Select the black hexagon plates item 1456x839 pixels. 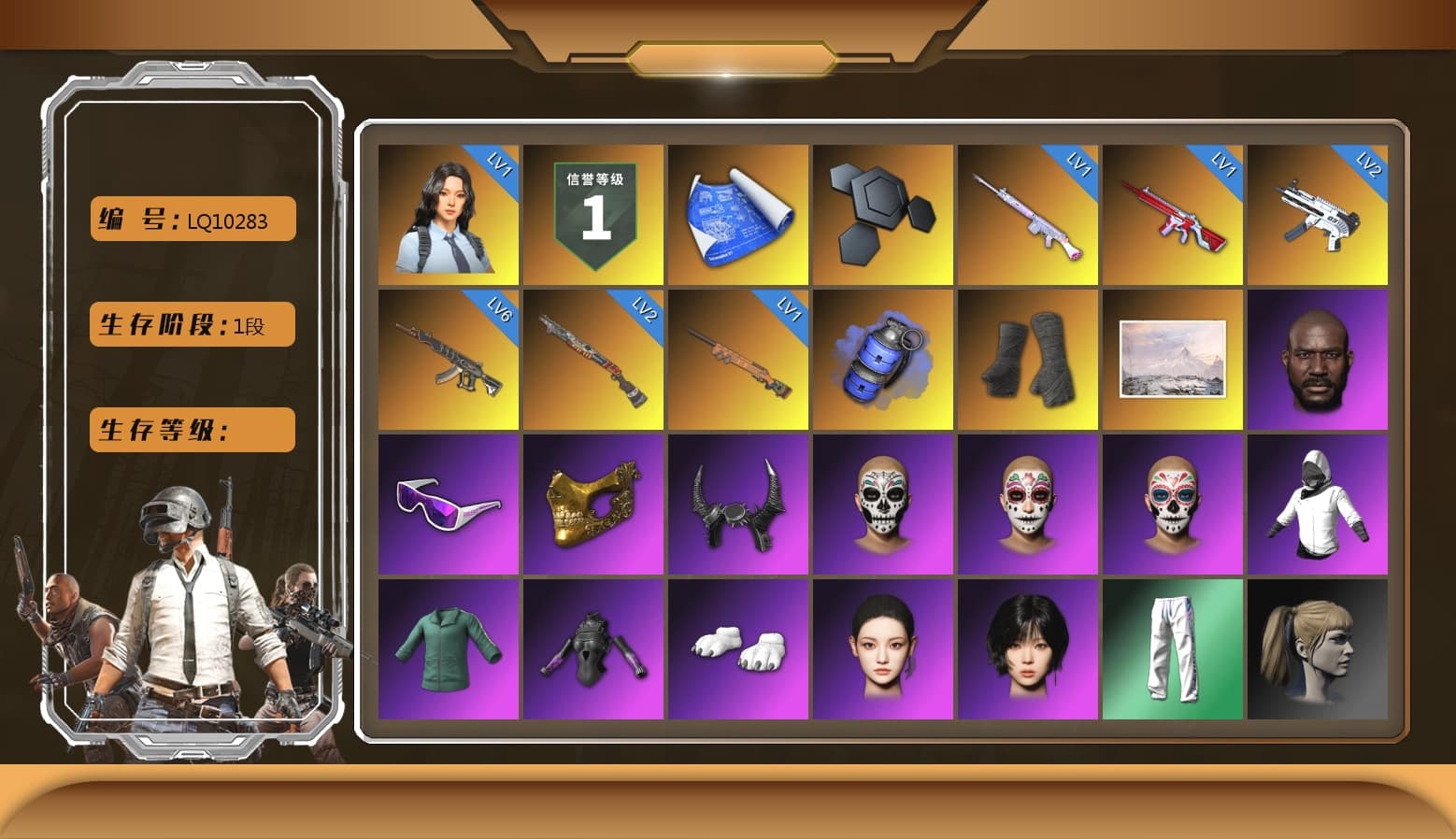pos(883,213)
